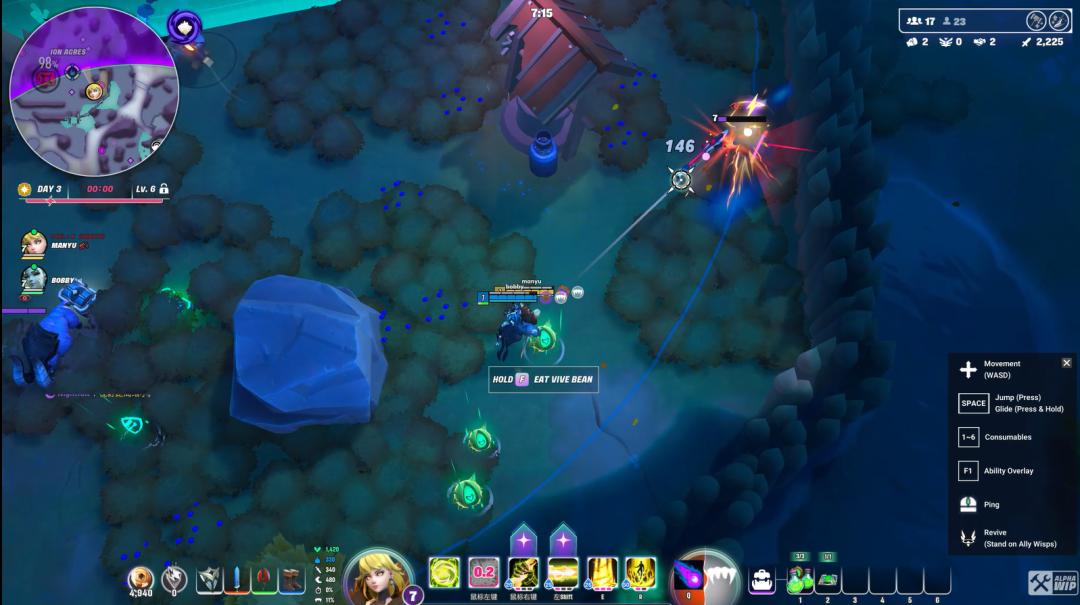
Task: Activate the green swirl ability
Action: coord(444,573)
